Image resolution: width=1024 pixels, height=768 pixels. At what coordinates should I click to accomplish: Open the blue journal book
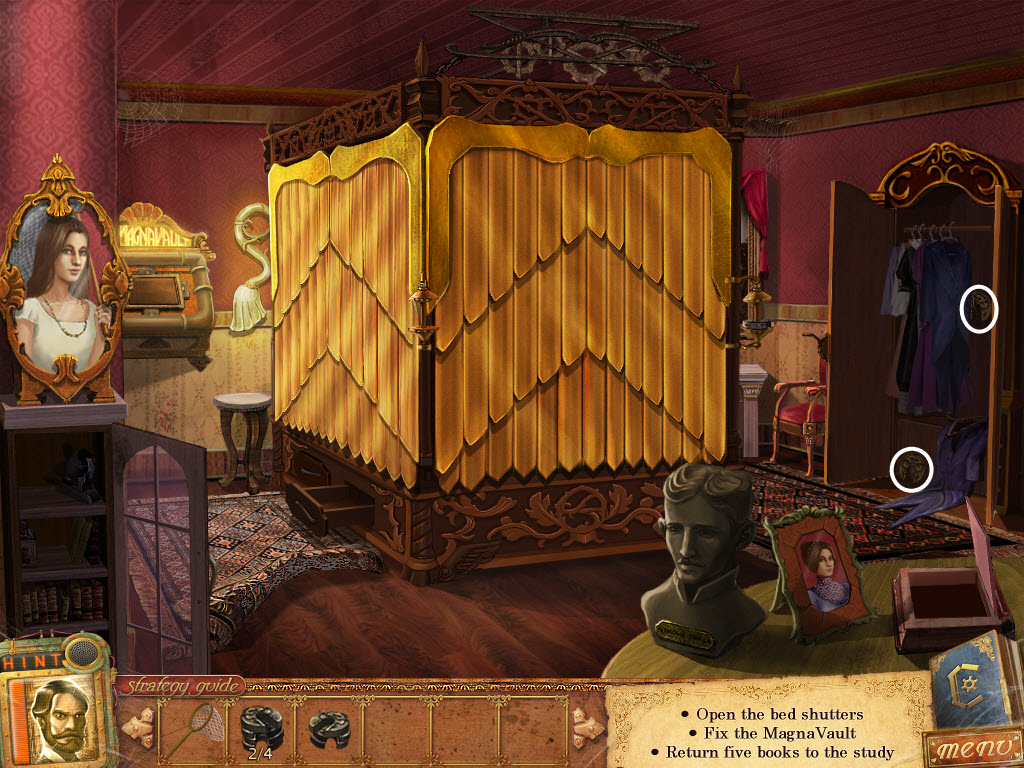click(971, 683)
